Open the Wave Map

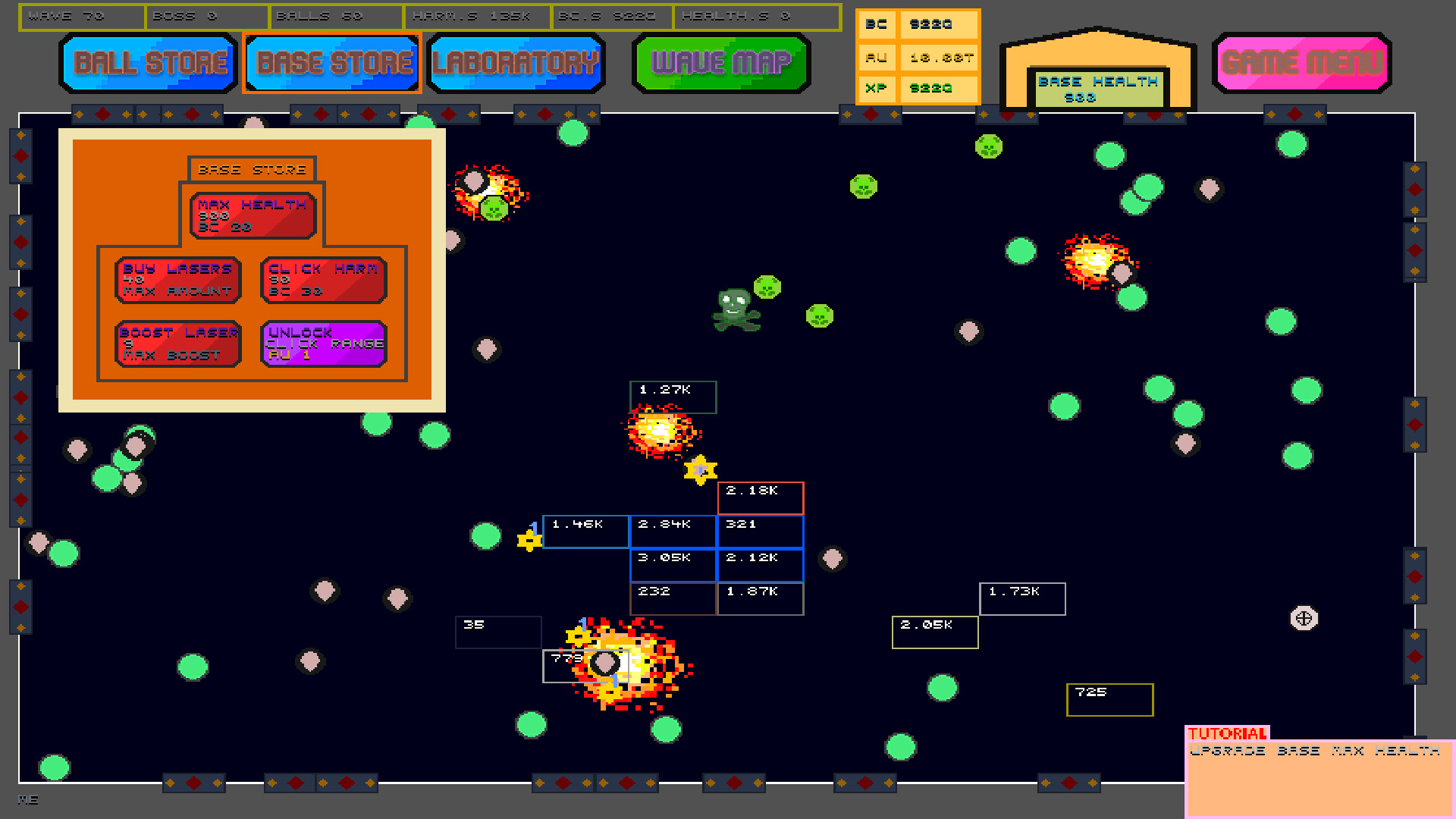click(x=720, y=64)
